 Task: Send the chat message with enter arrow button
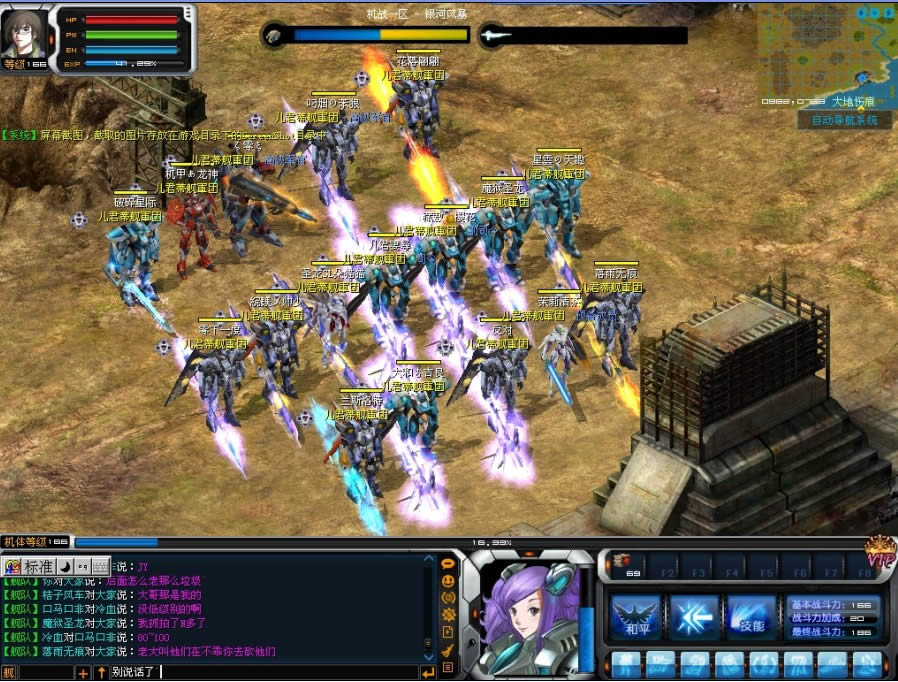pyautogui.click(x=428, y=672)
